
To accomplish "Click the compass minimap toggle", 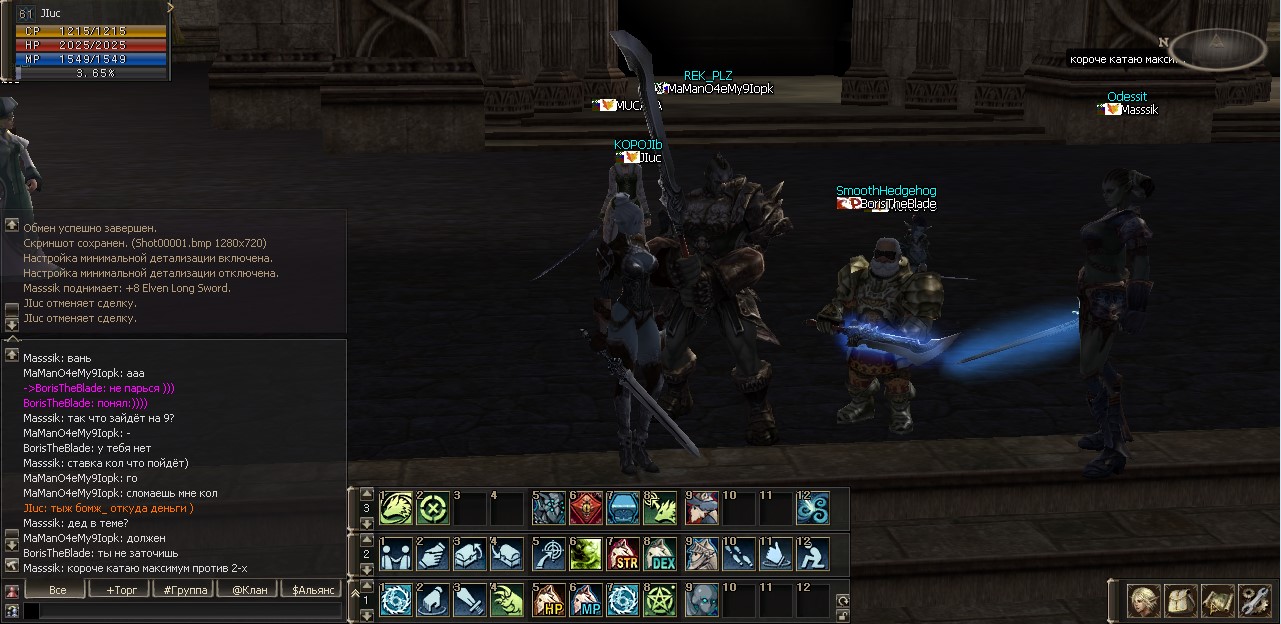I will (x=1217, y=46).
